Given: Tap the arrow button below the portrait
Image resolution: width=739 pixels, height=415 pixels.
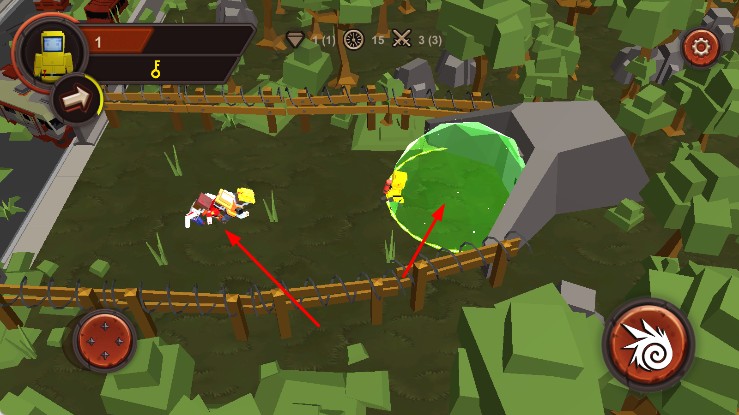Looking at the screenshot, I should coord(74,98).
